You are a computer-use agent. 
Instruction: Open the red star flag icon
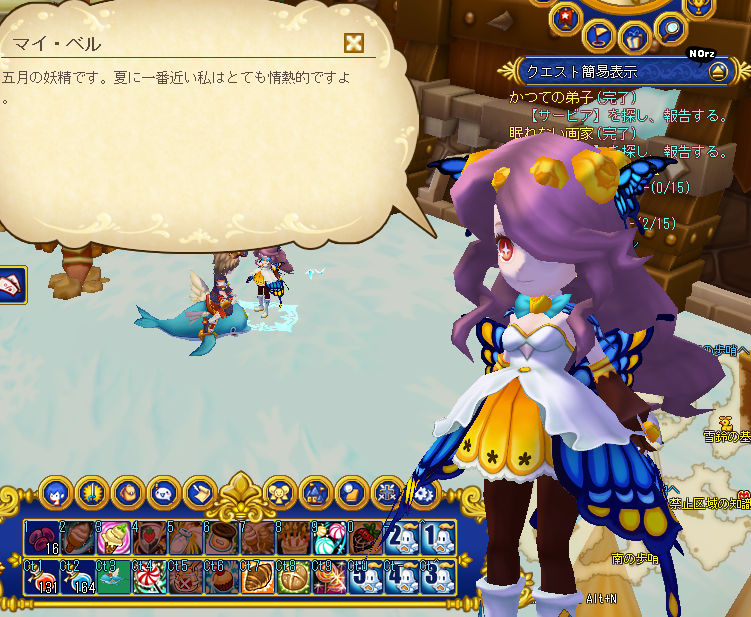[x=566, y=18]
